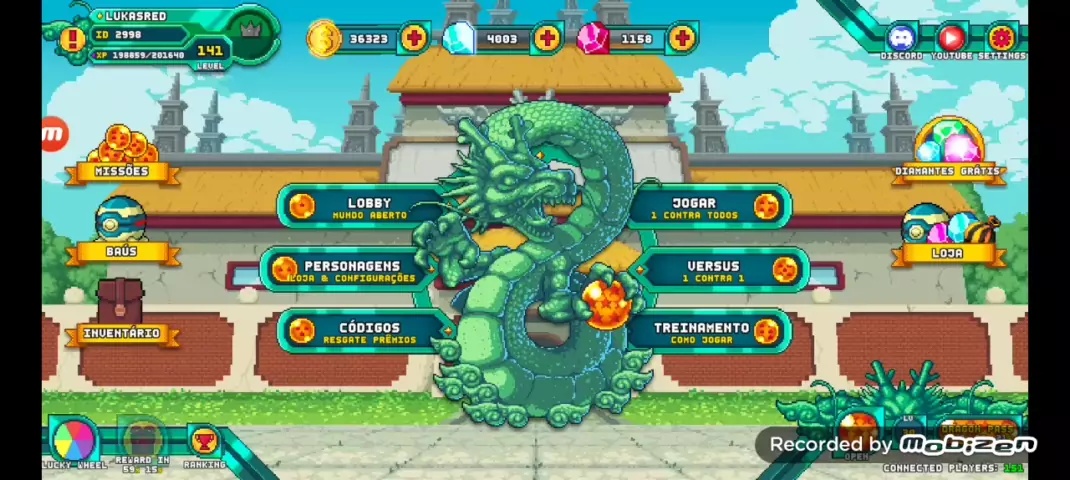This screenshot has width=1070, height=480.
Task: Open the Inventário backpack
Action: 121,311
